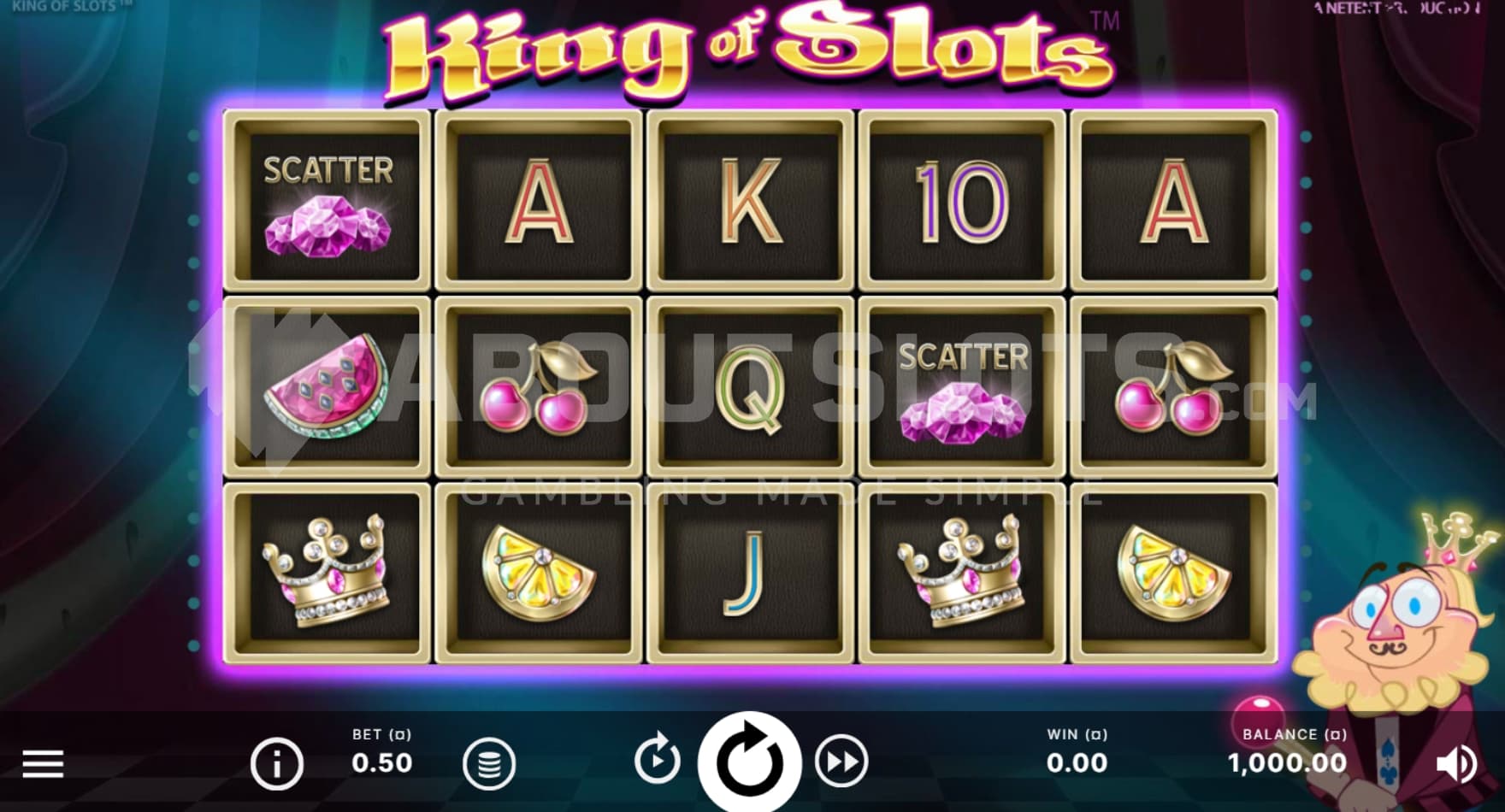Image resolution: width=1505 pixels, height=812 pixels.
Task: Spin the reels with the large button
Action: (x=749, y=762)
